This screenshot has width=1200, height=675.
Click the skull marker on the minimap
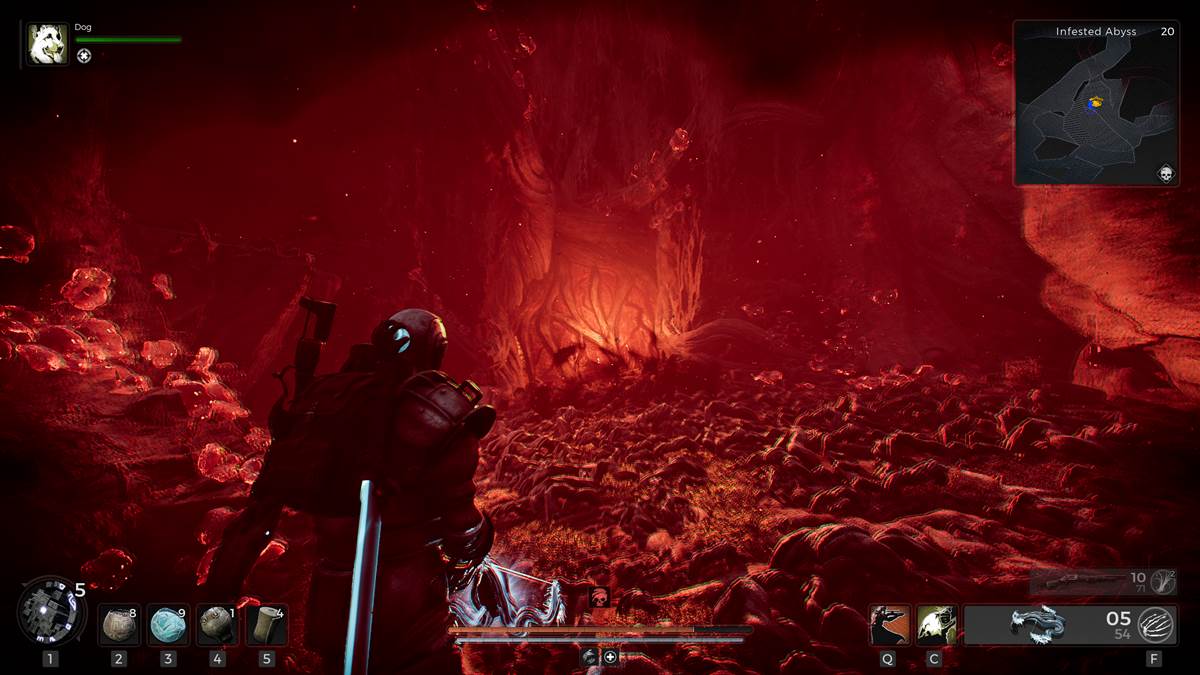(1165, 174)
